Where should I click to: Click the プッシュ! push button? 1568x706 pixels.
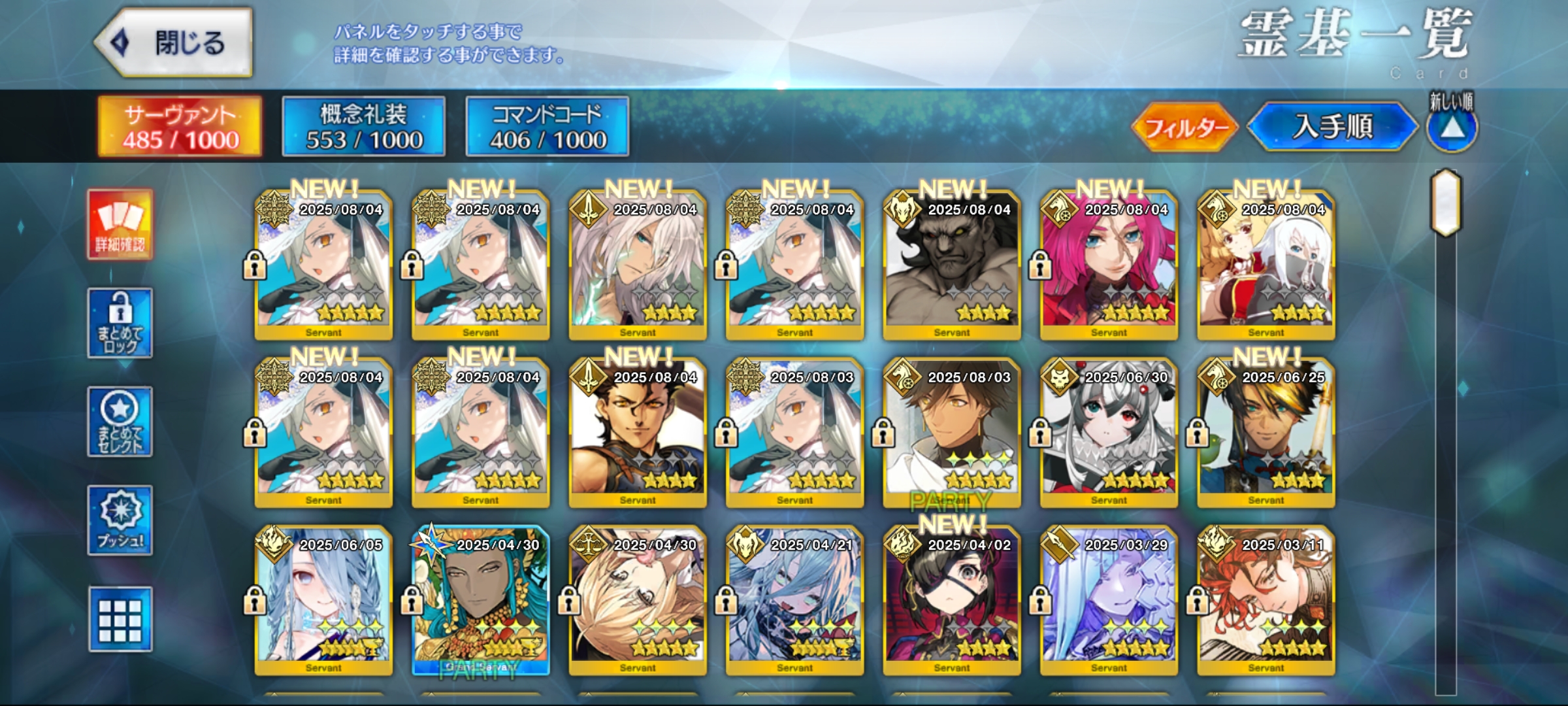point(120,521)
